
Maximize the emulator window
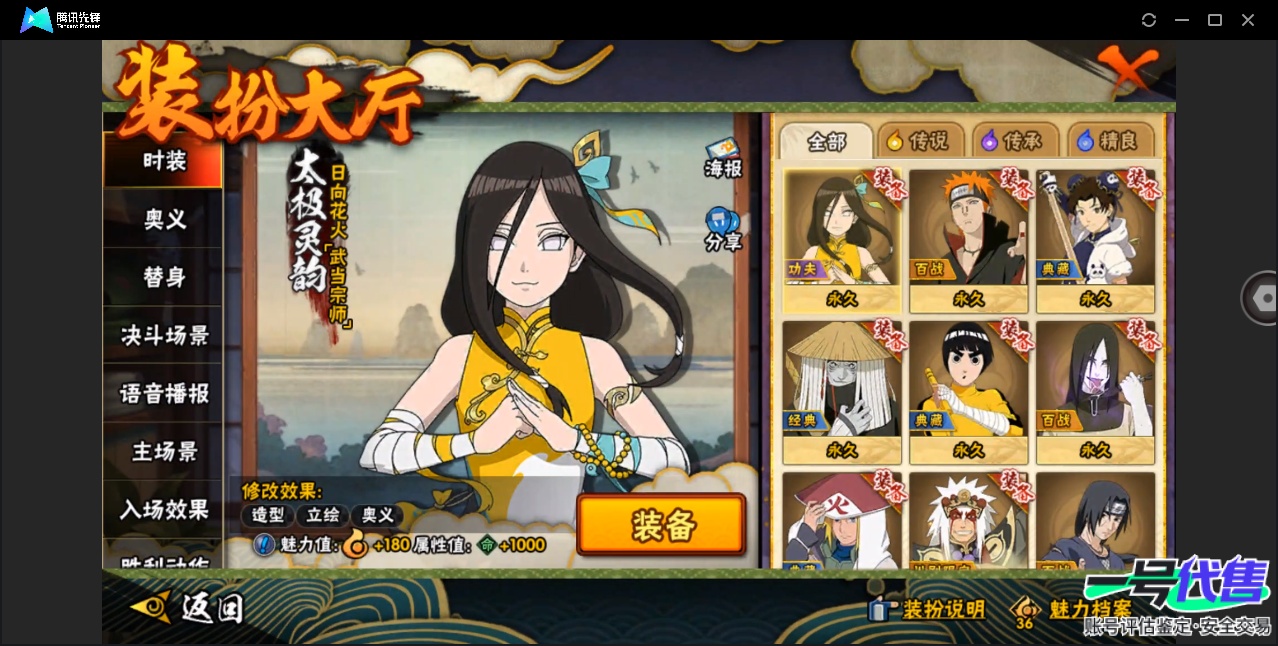point(1215,20)
